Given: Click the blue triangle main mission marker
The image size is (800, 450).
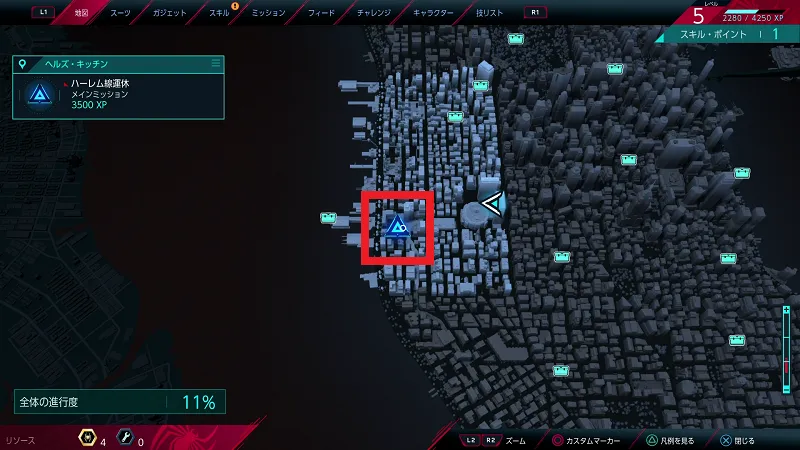Looking at the screenshot, I should click(x=397, y=228).
